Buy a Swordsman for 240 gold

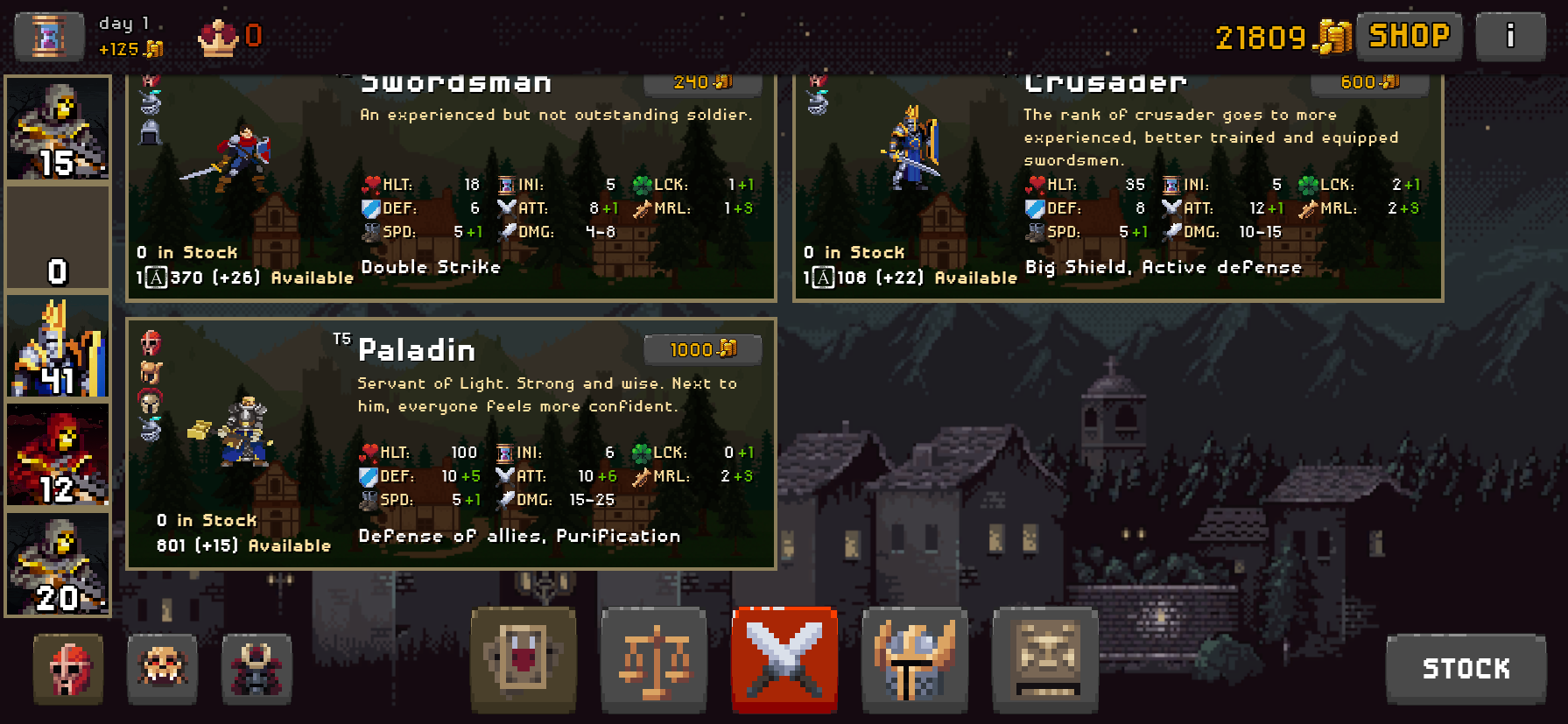pos(702,83)
